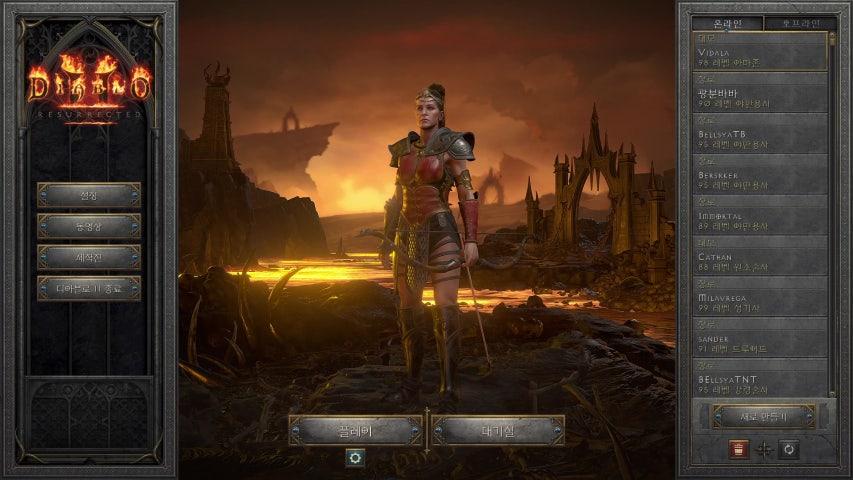Image resolution: width=853 pixels, height=480 pixels.
Task: Click the red delete character icon
Action: [737, 449]
